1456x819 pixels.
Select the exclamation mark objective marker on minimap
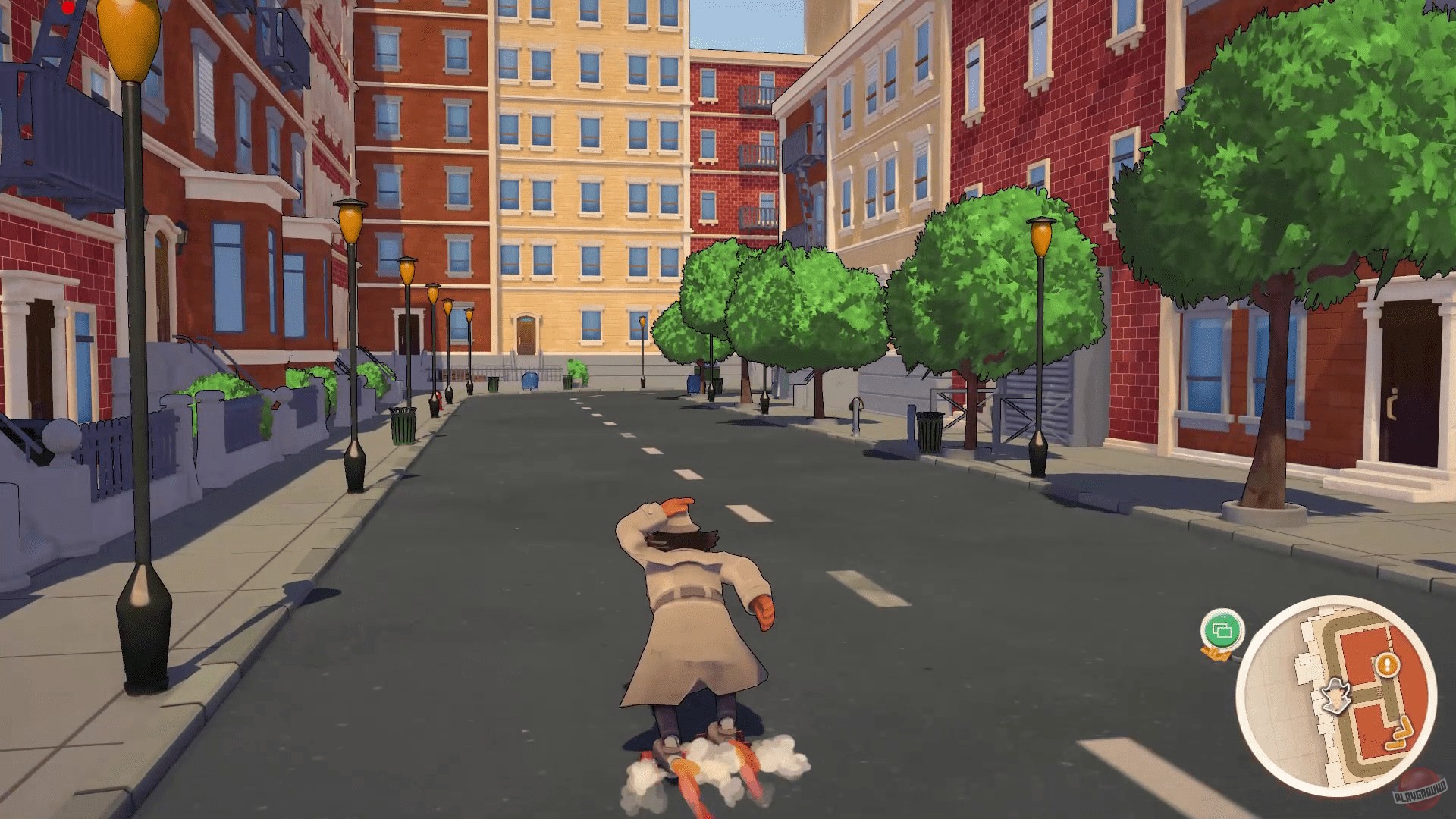click(1386, 664)
